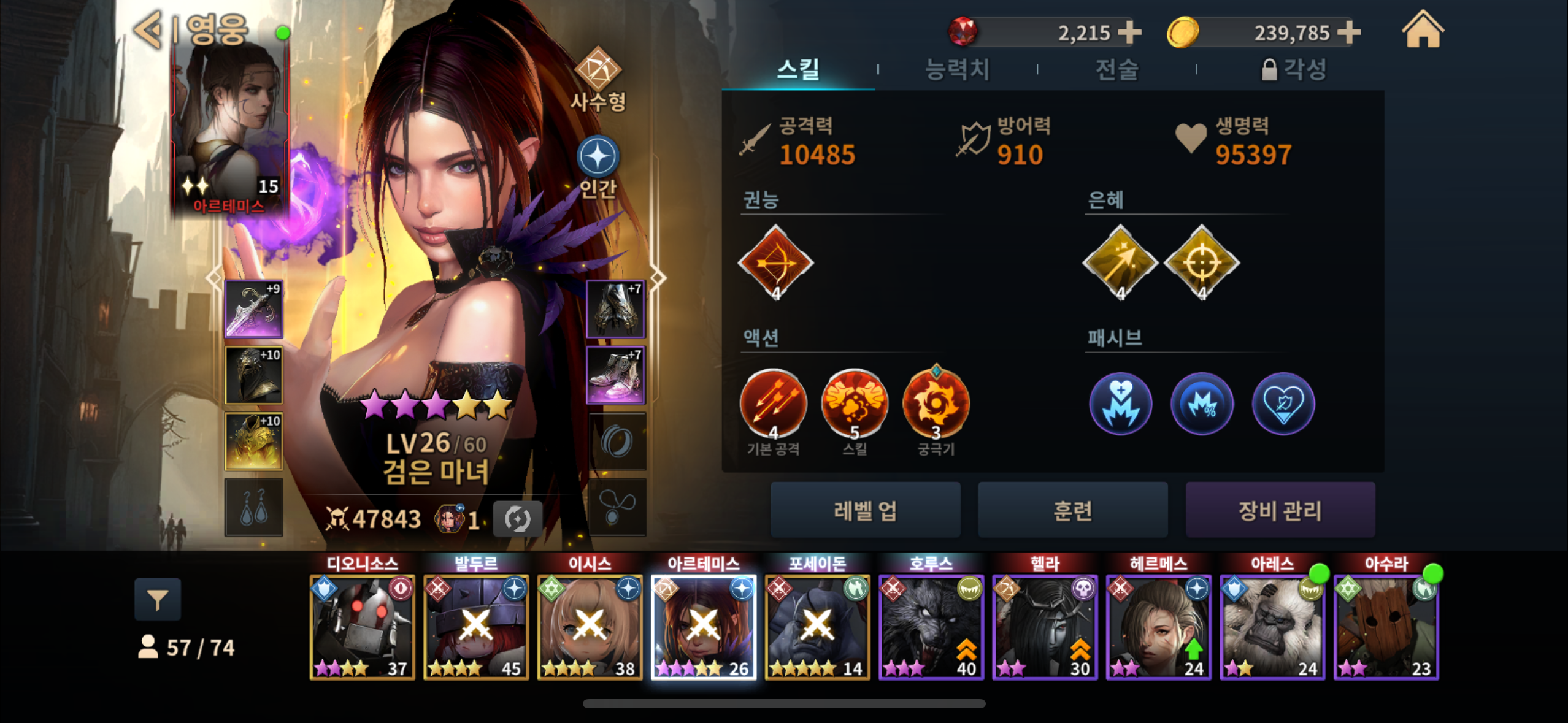
Task: Inspect the 궁극기 ultimate skill icon
Action: 936,404
